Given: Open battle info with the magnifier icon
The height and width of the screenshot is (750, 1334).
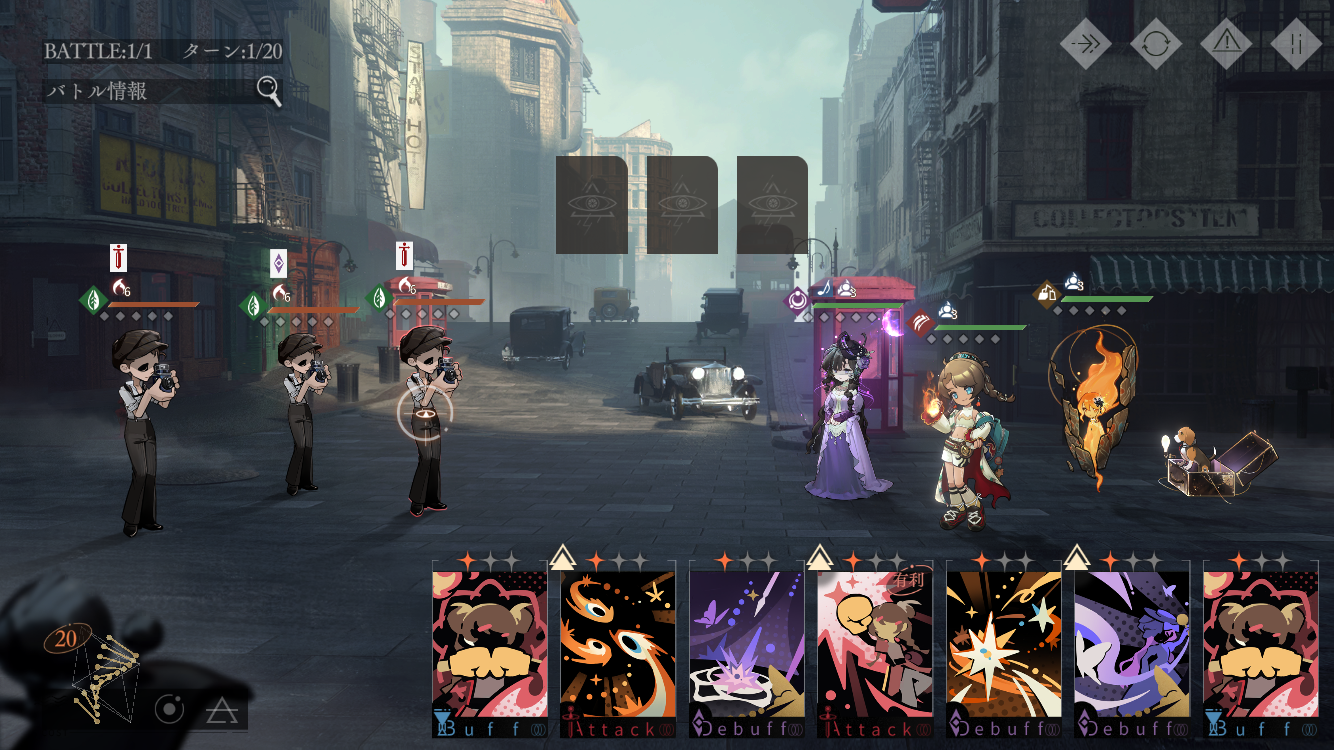Looking at the screenshot, I should click(268, 91).
